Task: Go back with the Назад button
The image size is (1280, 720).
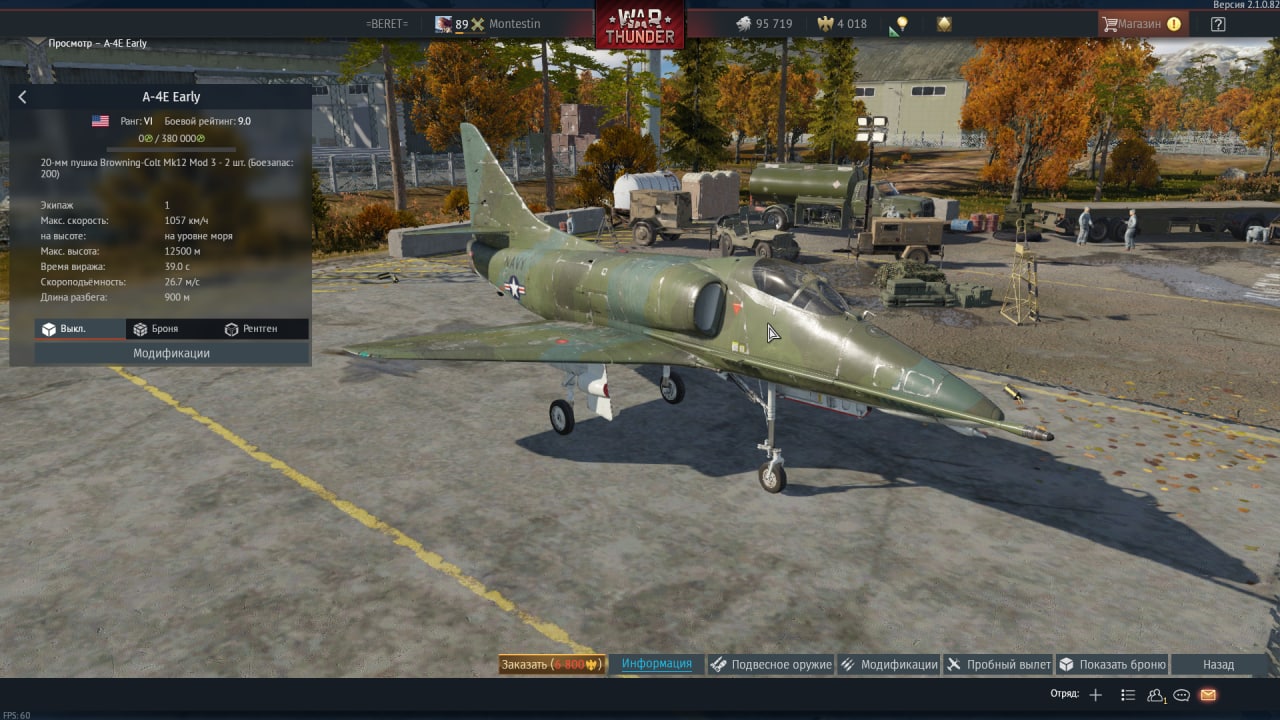Action: 1218,664
